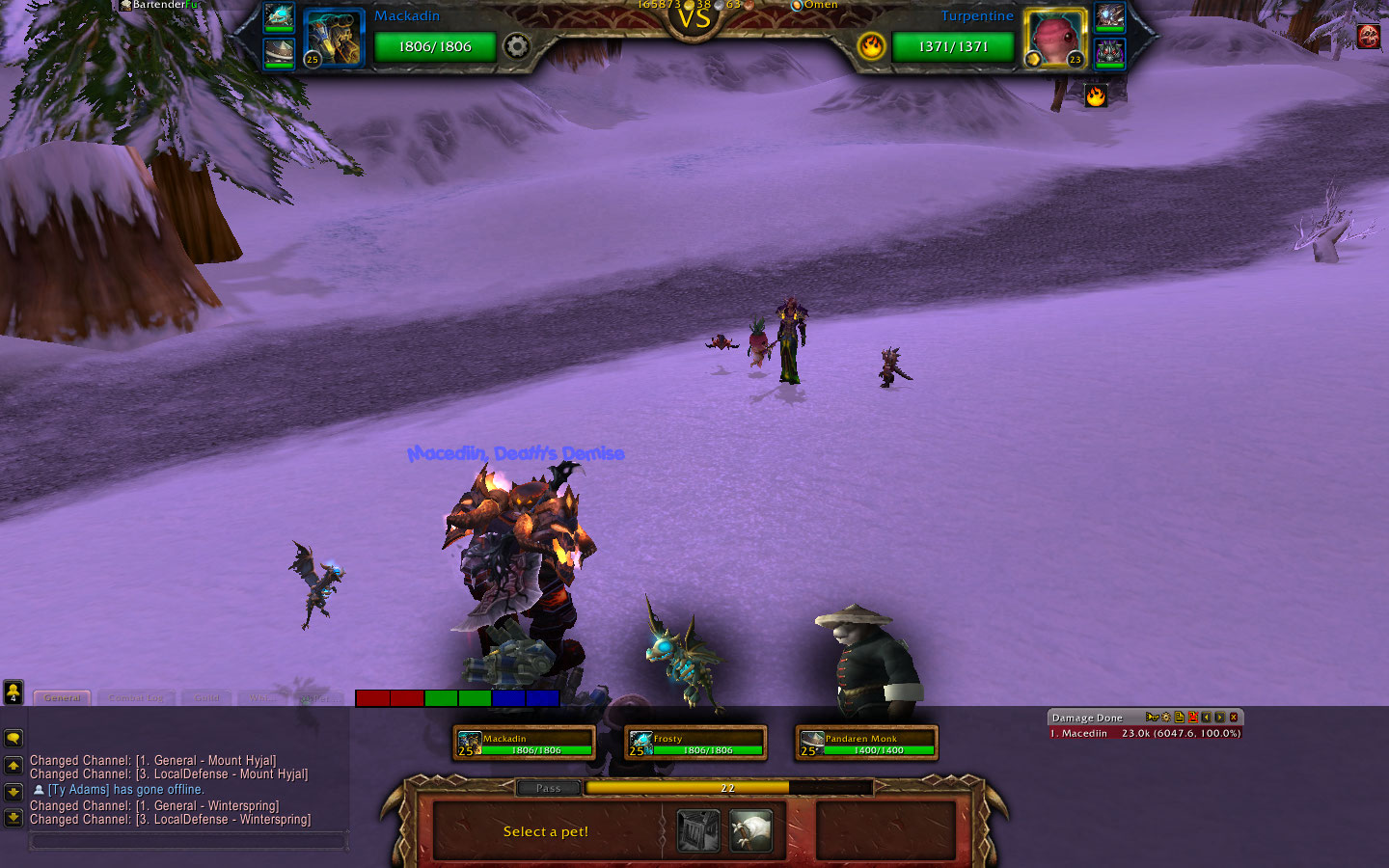Image resolution: width=1389 pixels, height=868 pixels.
Task: Open the chat speech bubble menu
Action: point(14,738)
